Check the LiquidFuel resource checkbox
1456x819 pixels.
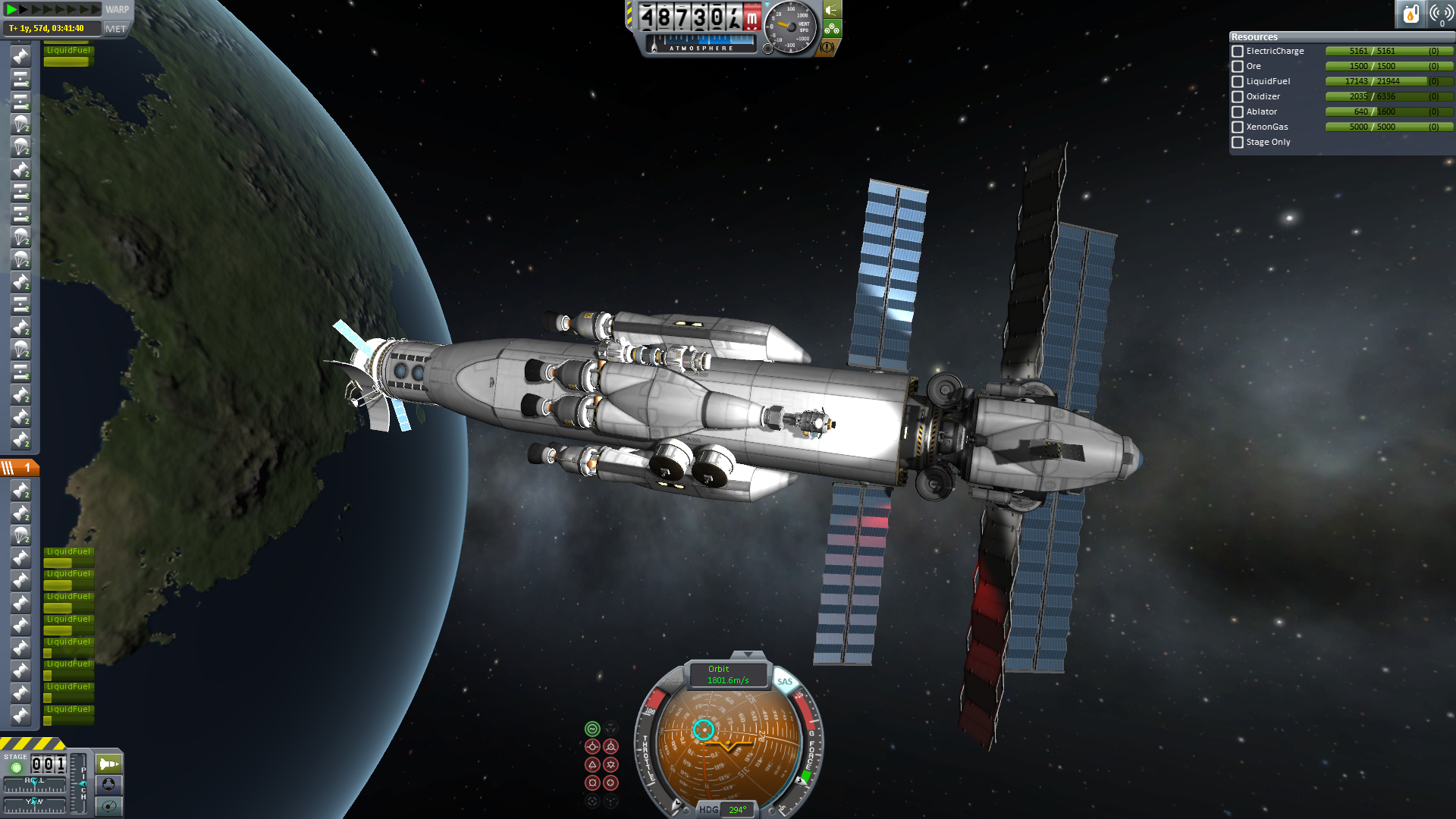click(1238, 82)
